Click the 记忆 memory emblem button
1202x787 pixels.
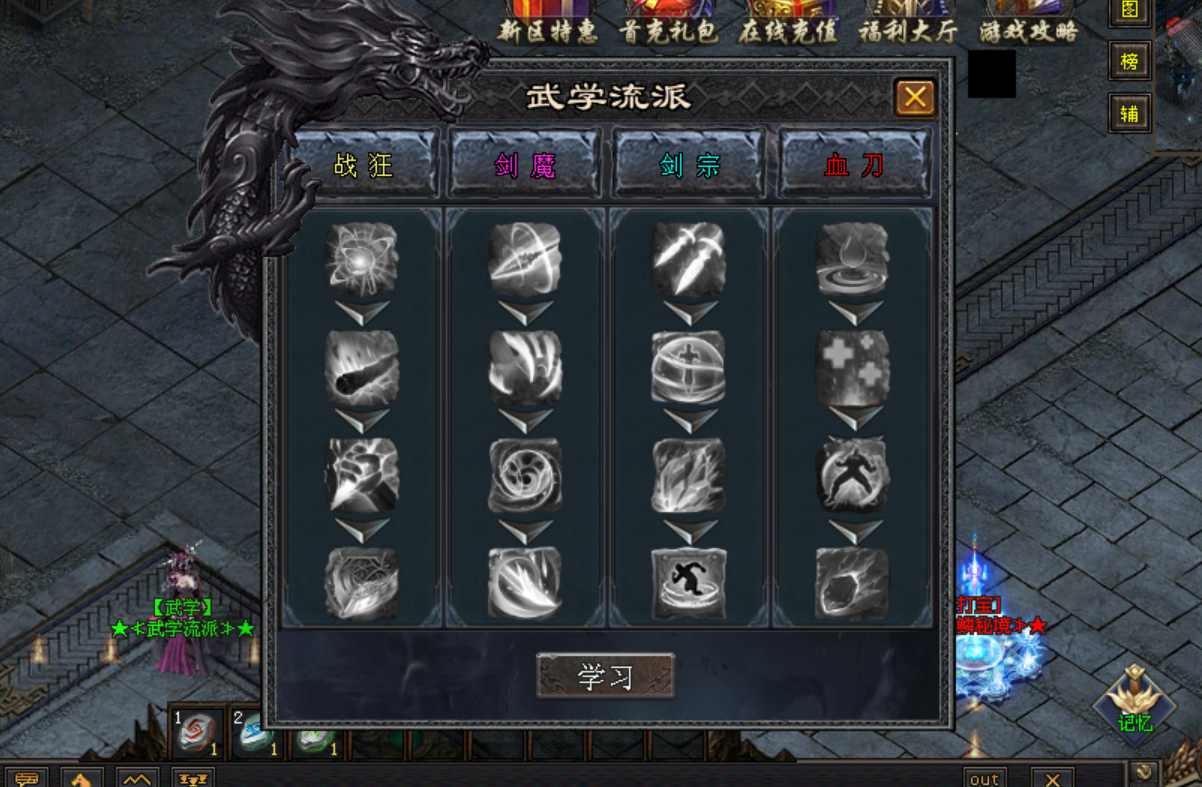(x=1135, y=702)
